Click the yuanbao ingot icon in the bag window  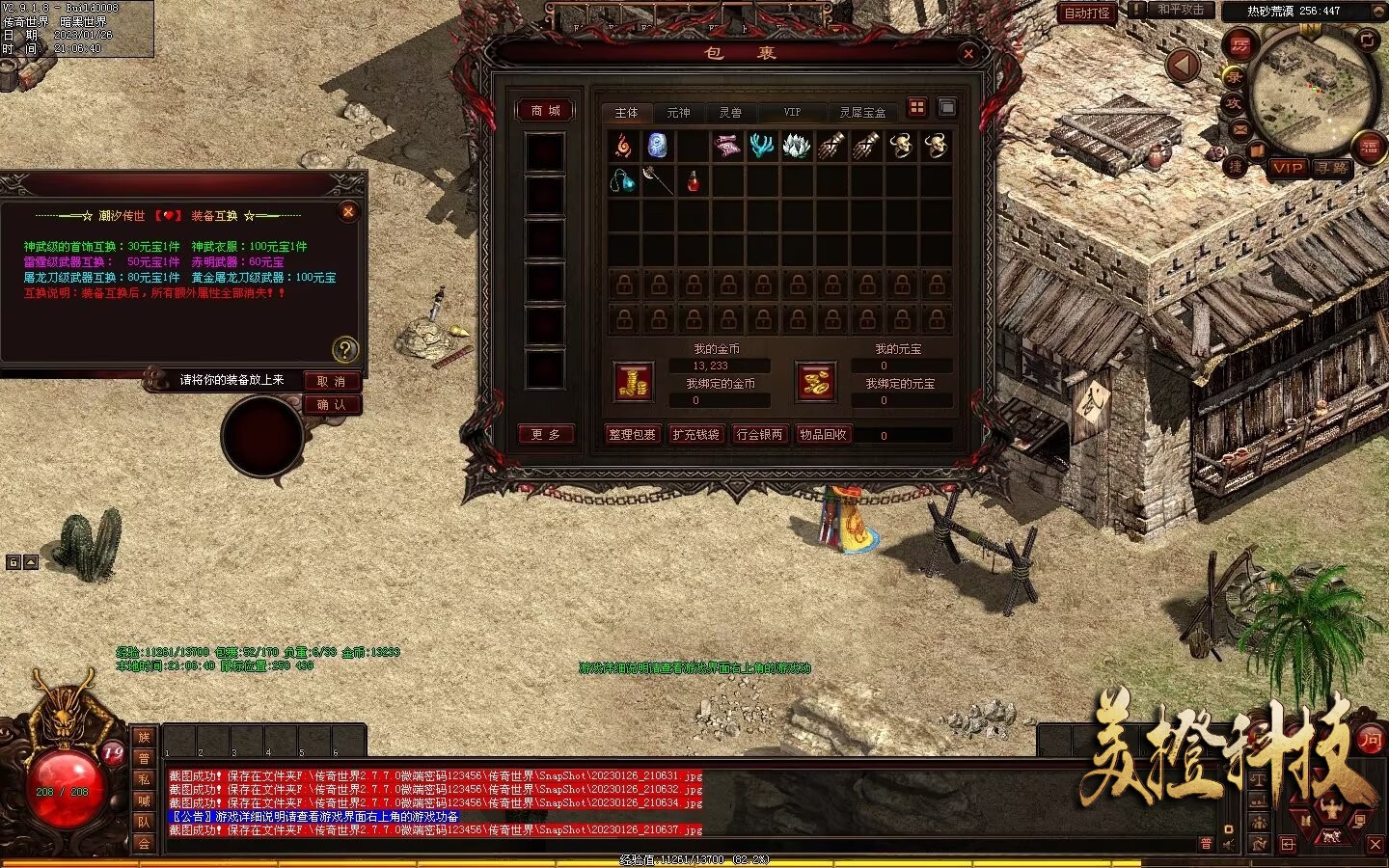(x=815, y=380)
